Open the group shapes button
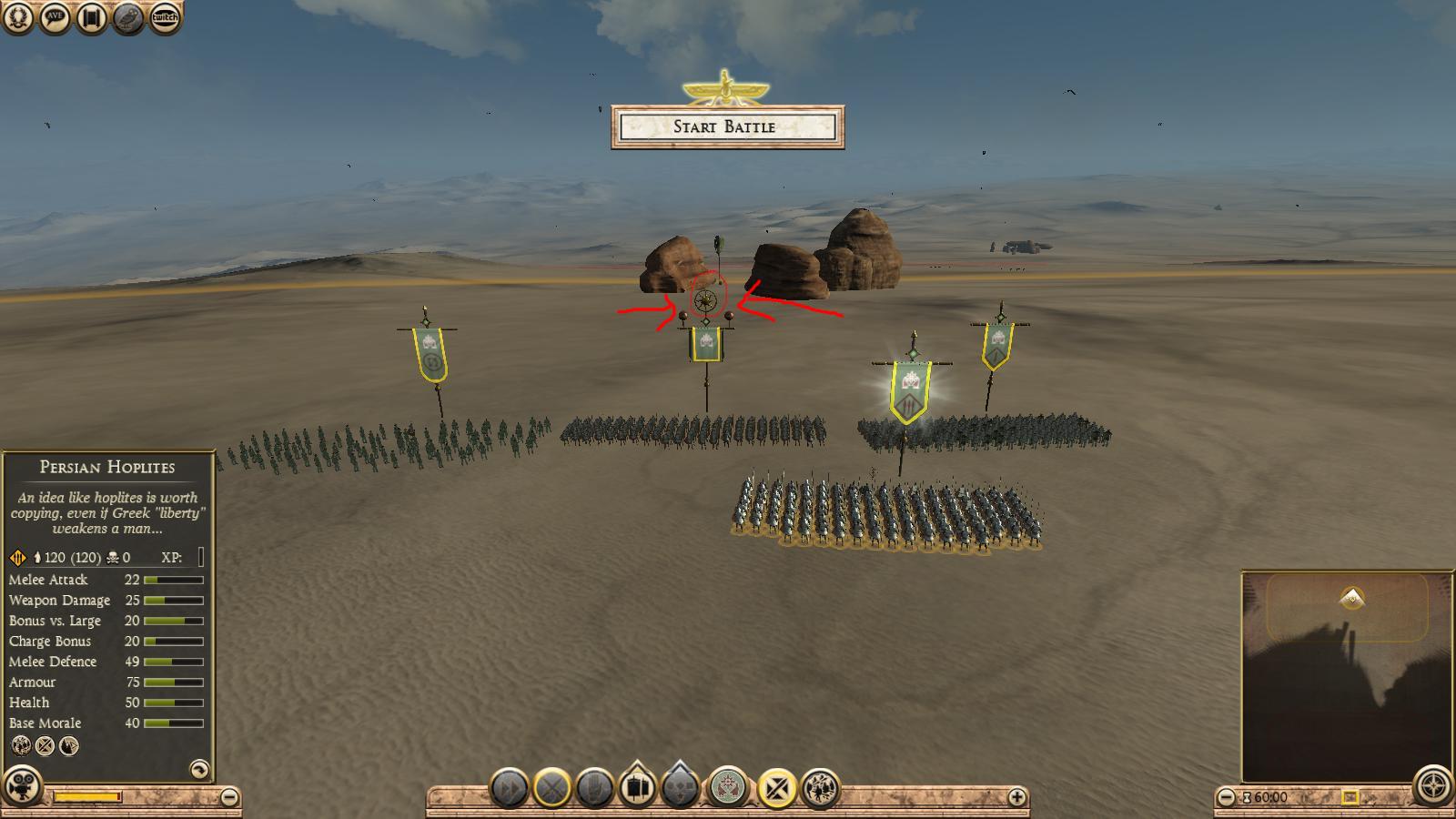1456x819 pixels. tap(681, 786)
